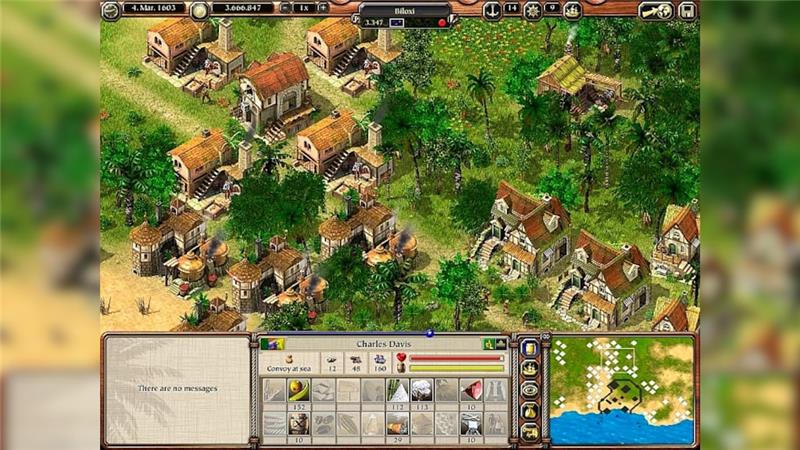Select the scroll icon in side column

[x=530, y=349]
